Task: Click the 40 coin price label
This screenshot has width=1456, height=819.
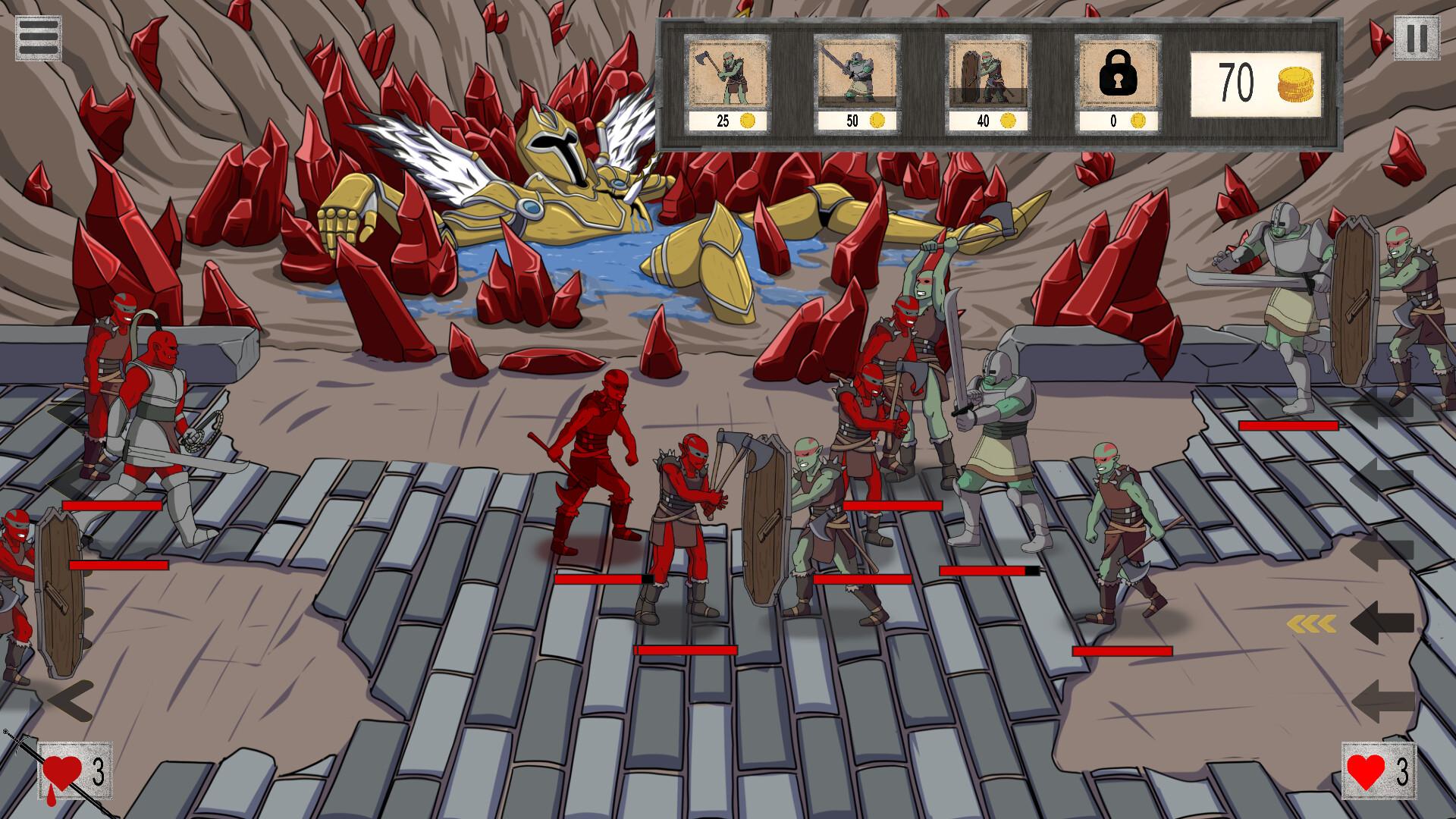Action: pos(985,120)
